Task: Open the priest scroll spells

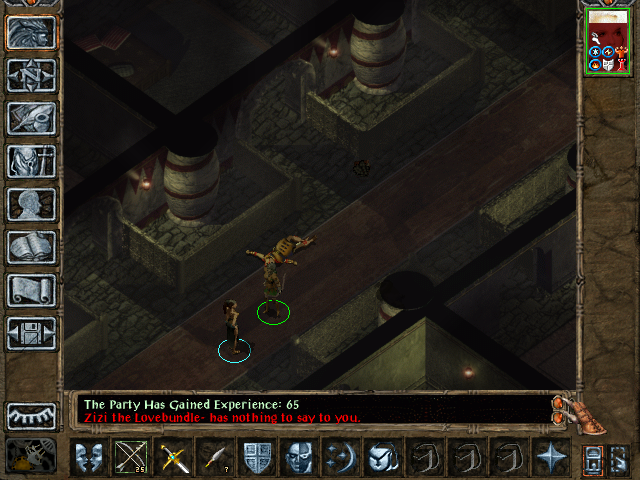Action: [31, 290]
